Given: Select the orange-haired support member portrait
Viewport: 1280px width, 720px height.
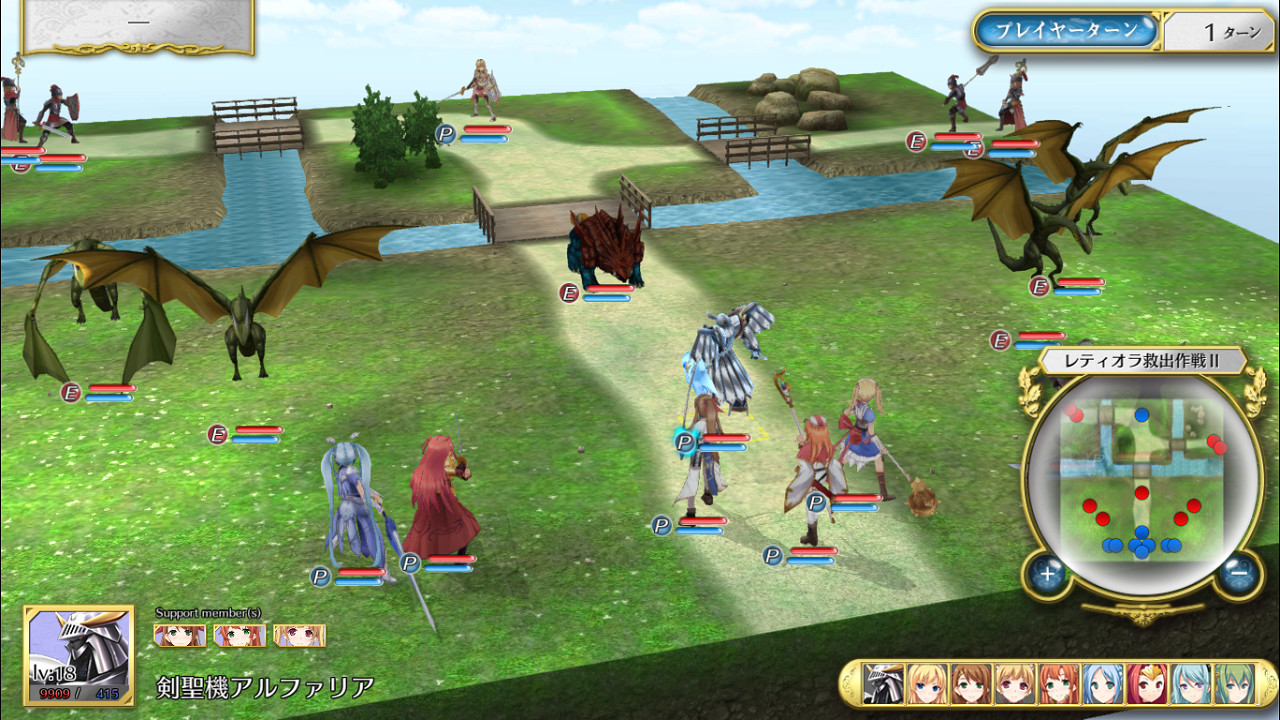Looking at the screenshot, I should pos(240,635).
